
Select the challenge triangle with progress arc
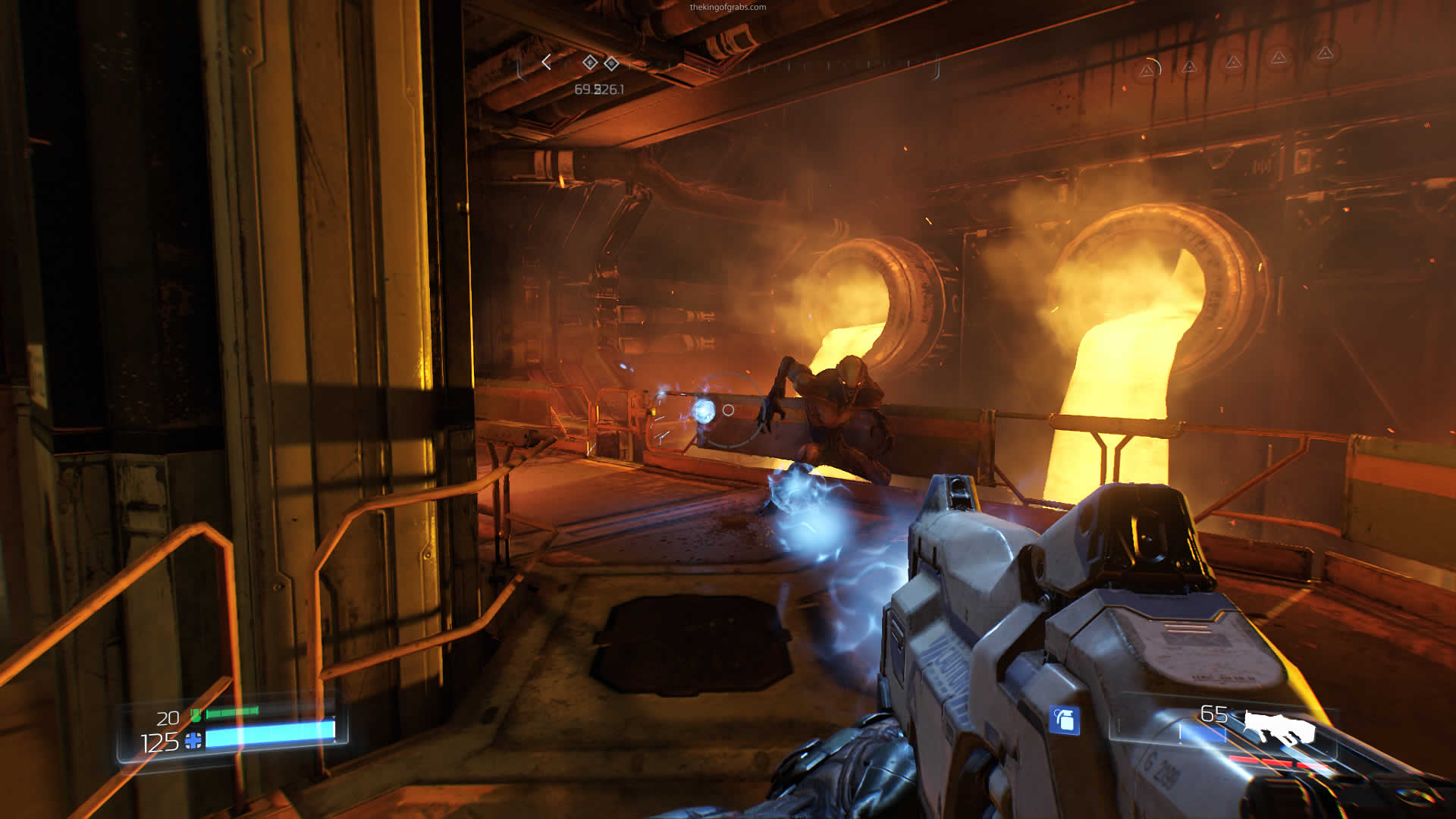[x=1148, y=70]
